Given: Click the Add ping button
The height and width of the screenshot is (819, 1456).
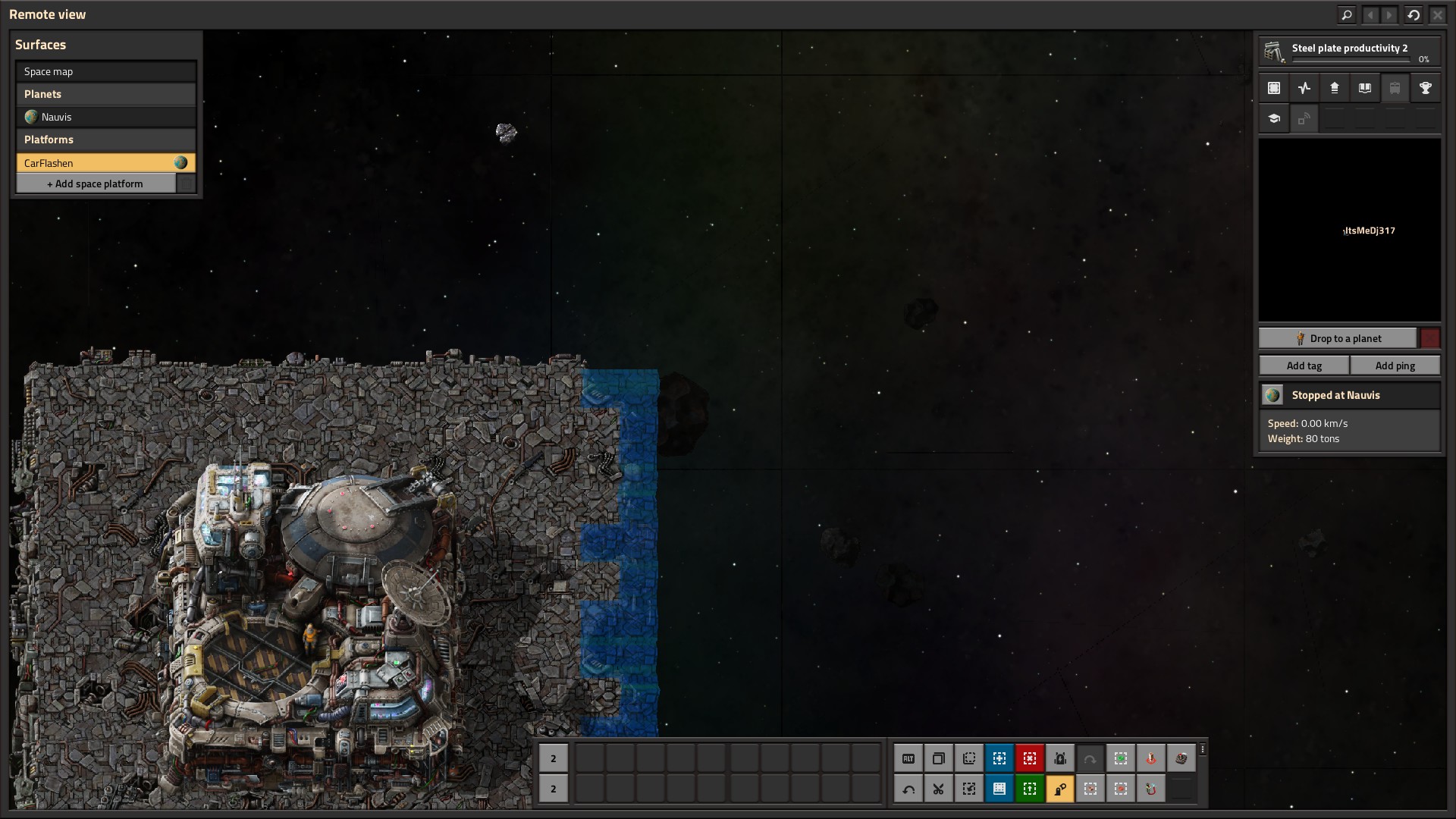Looking at the screenshot, I should pos(1395,366).
